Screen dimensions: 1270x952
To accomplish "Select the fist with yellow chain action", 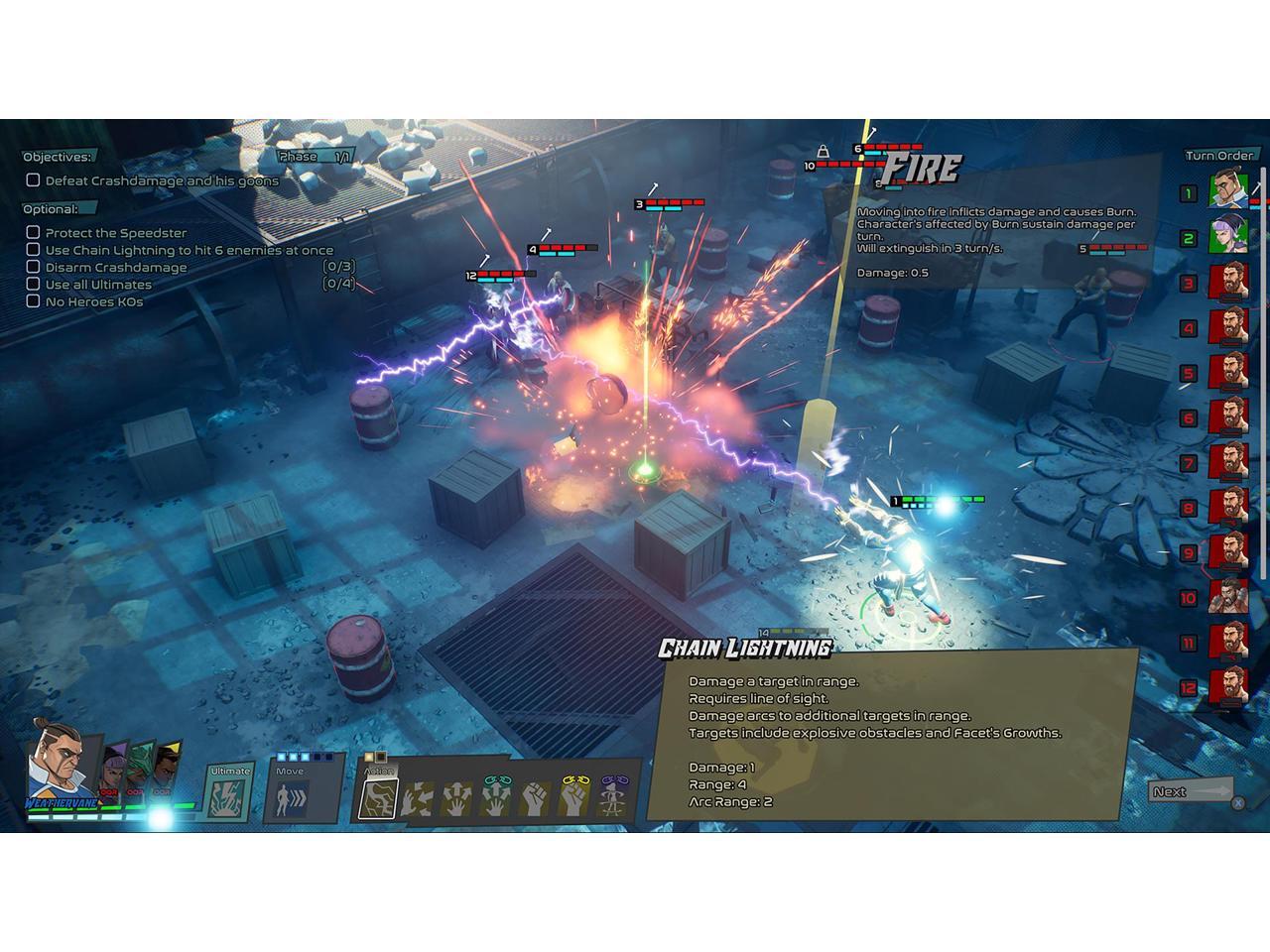I will tap(574, 797).
